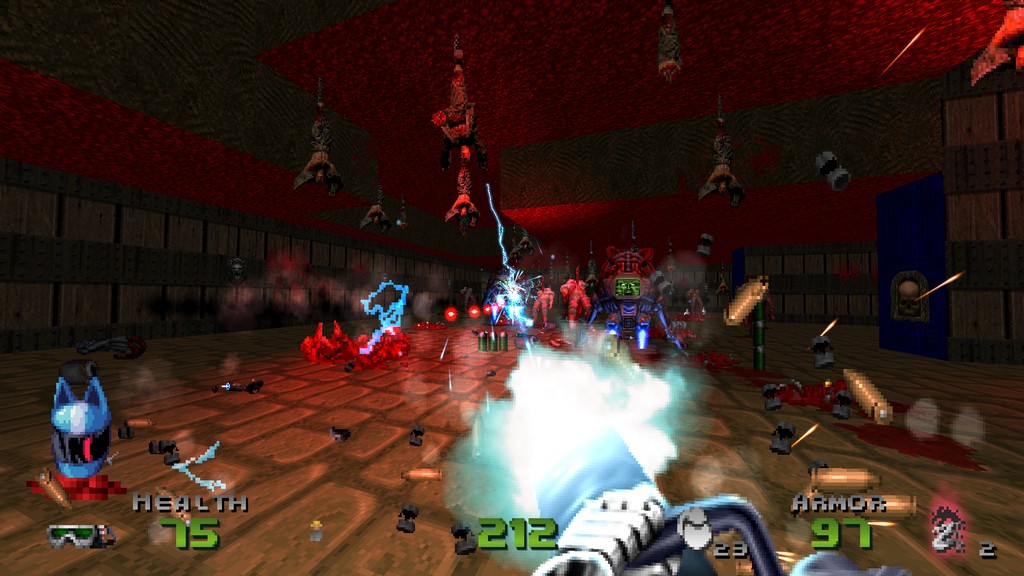1024x576 pixels.
Task: Select the red glowing item icon
Action: pos(946,528)
